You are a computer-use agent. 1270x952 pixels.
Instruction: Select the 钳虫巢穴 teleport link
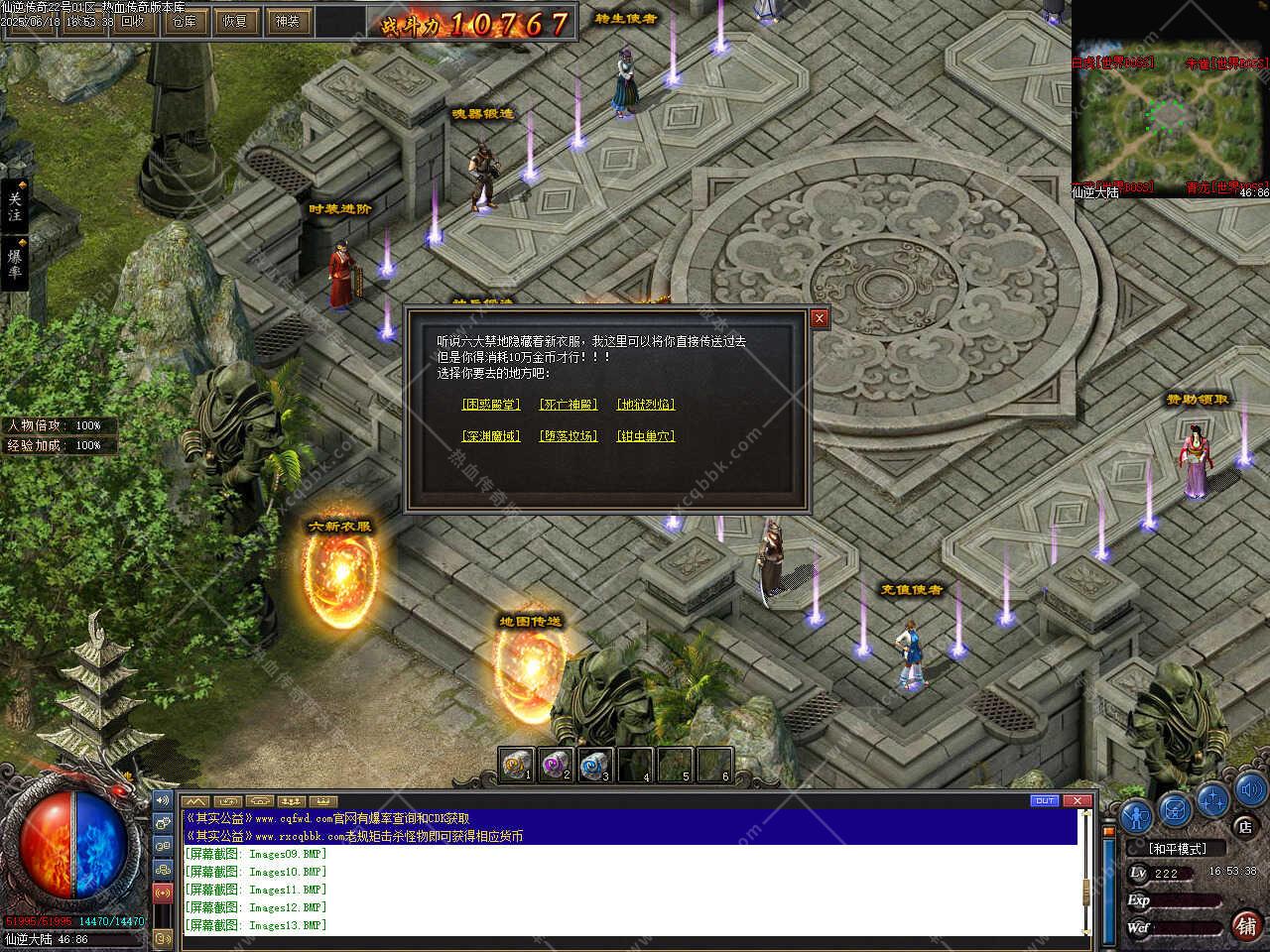(x=646, y=436)
